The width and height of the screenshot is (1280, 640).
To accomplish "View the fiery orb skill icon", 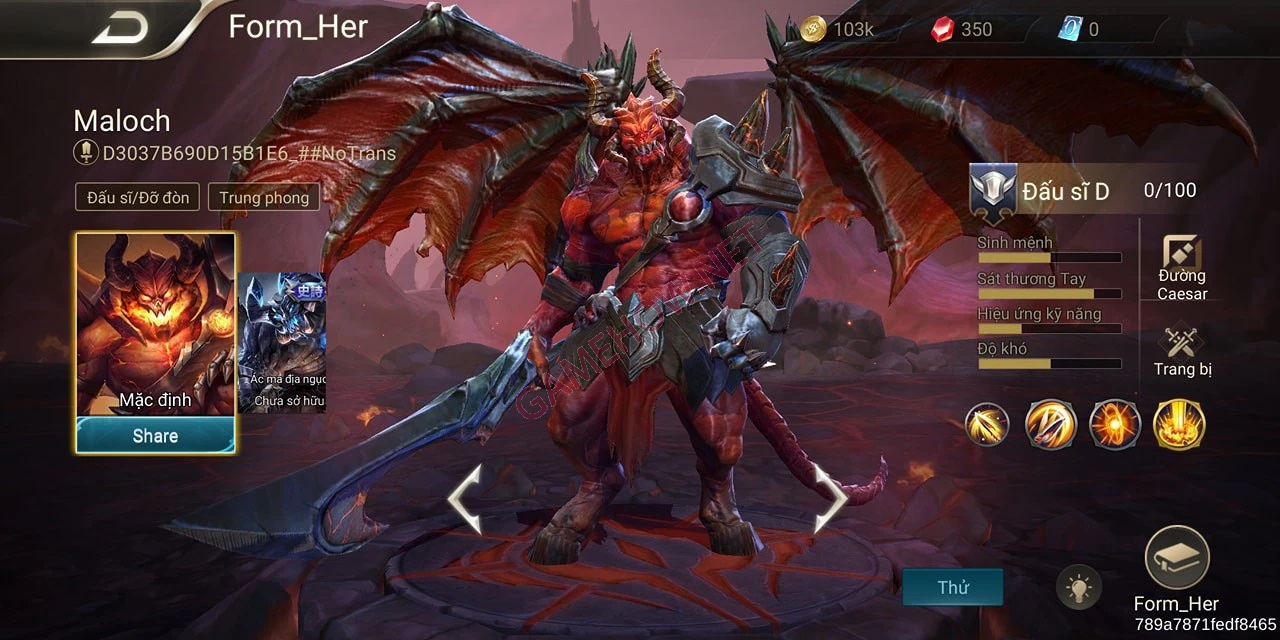I will pos(1113,424).
